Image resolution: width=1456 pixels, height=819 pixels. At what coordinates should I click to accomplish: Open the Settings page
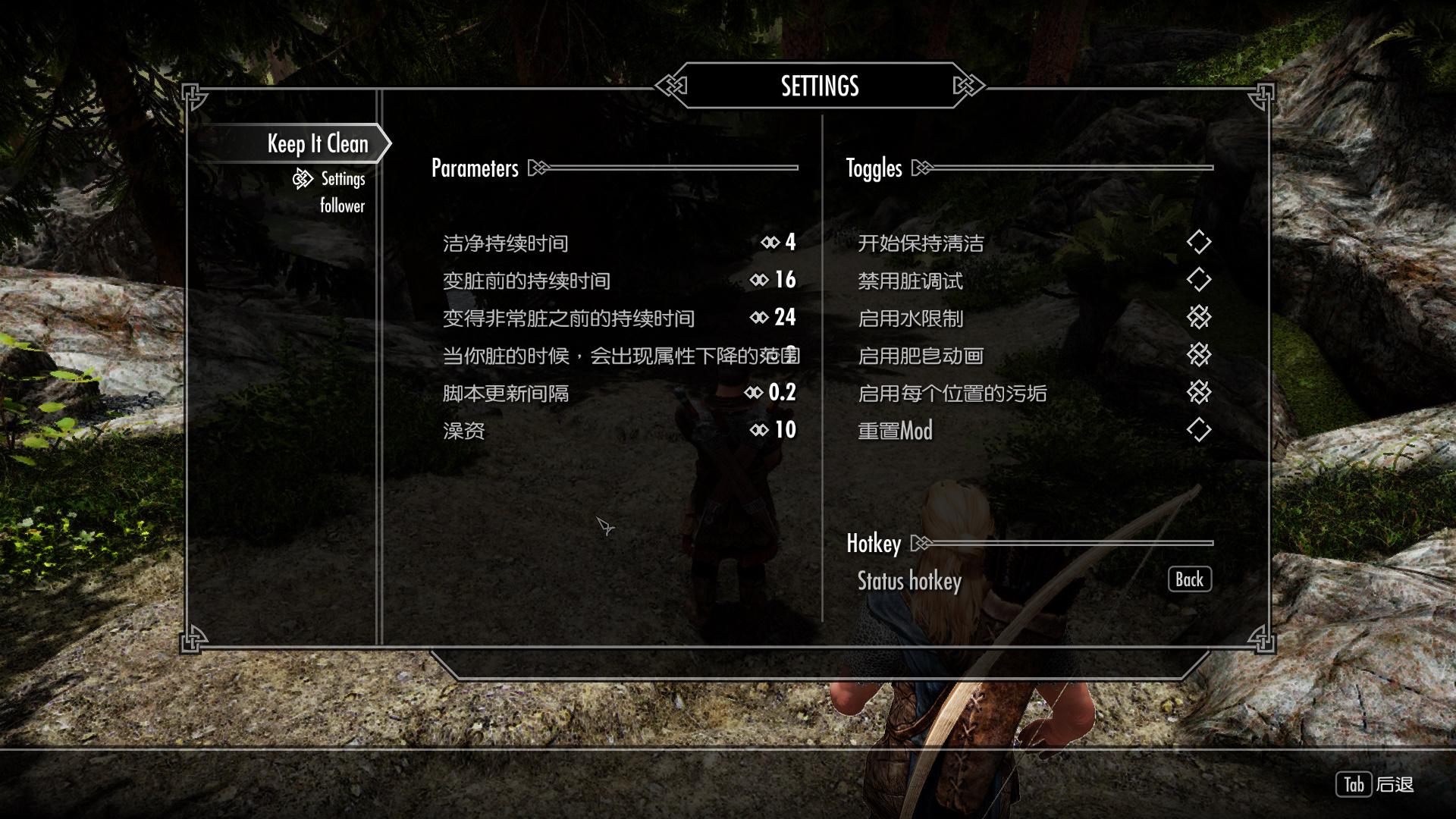pyautogui.click(x=343, y=179)
